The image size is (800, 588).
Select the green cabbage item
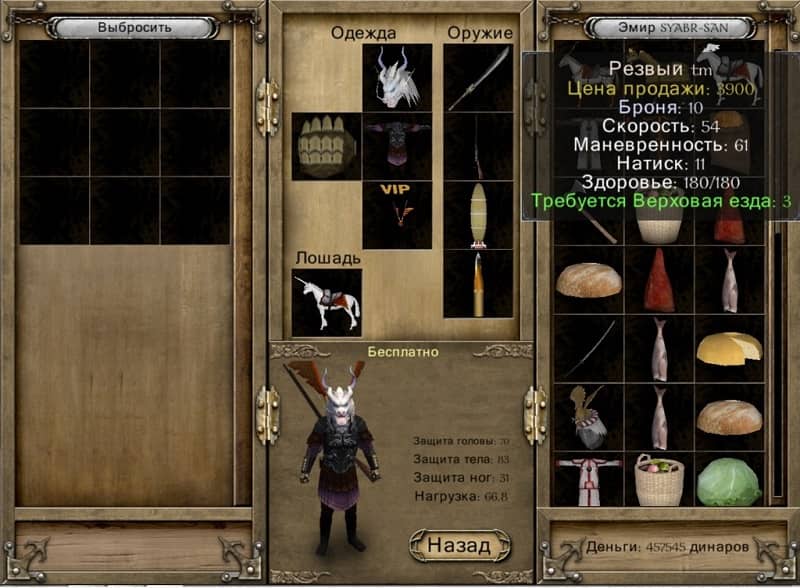[729, 481]
